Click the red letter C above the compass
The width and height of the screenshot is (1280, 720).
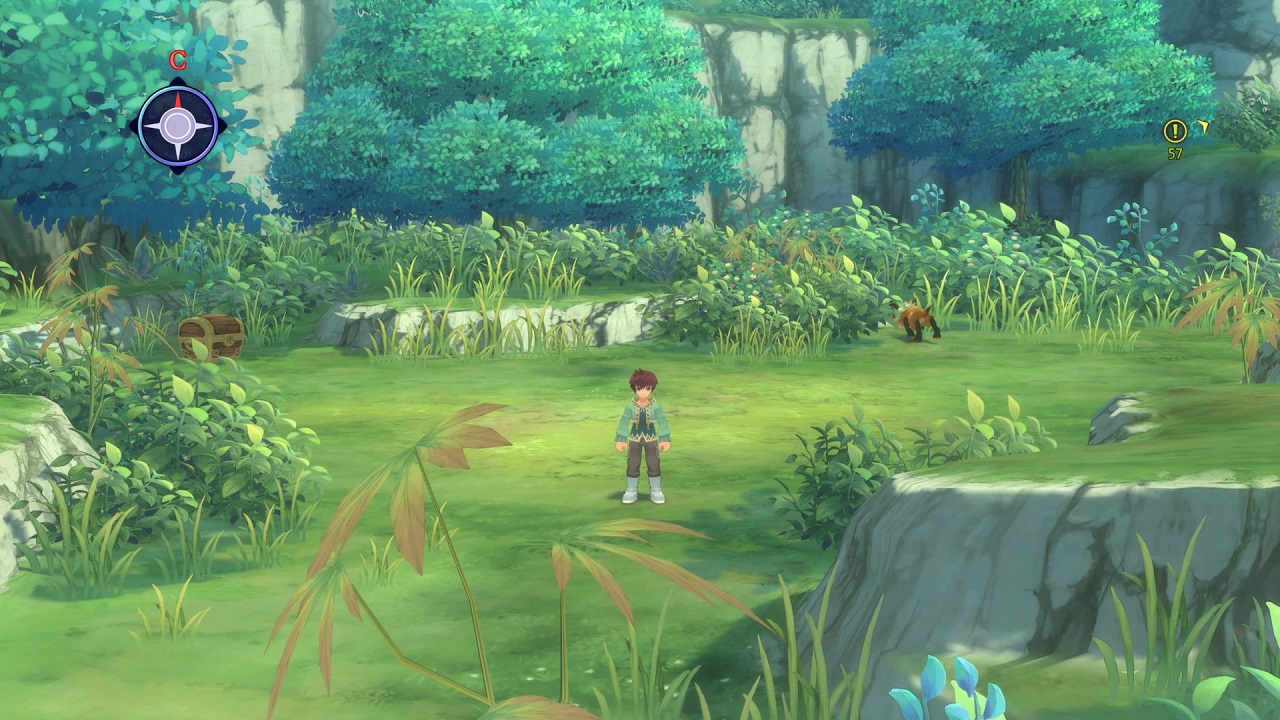tap(177, 60)
